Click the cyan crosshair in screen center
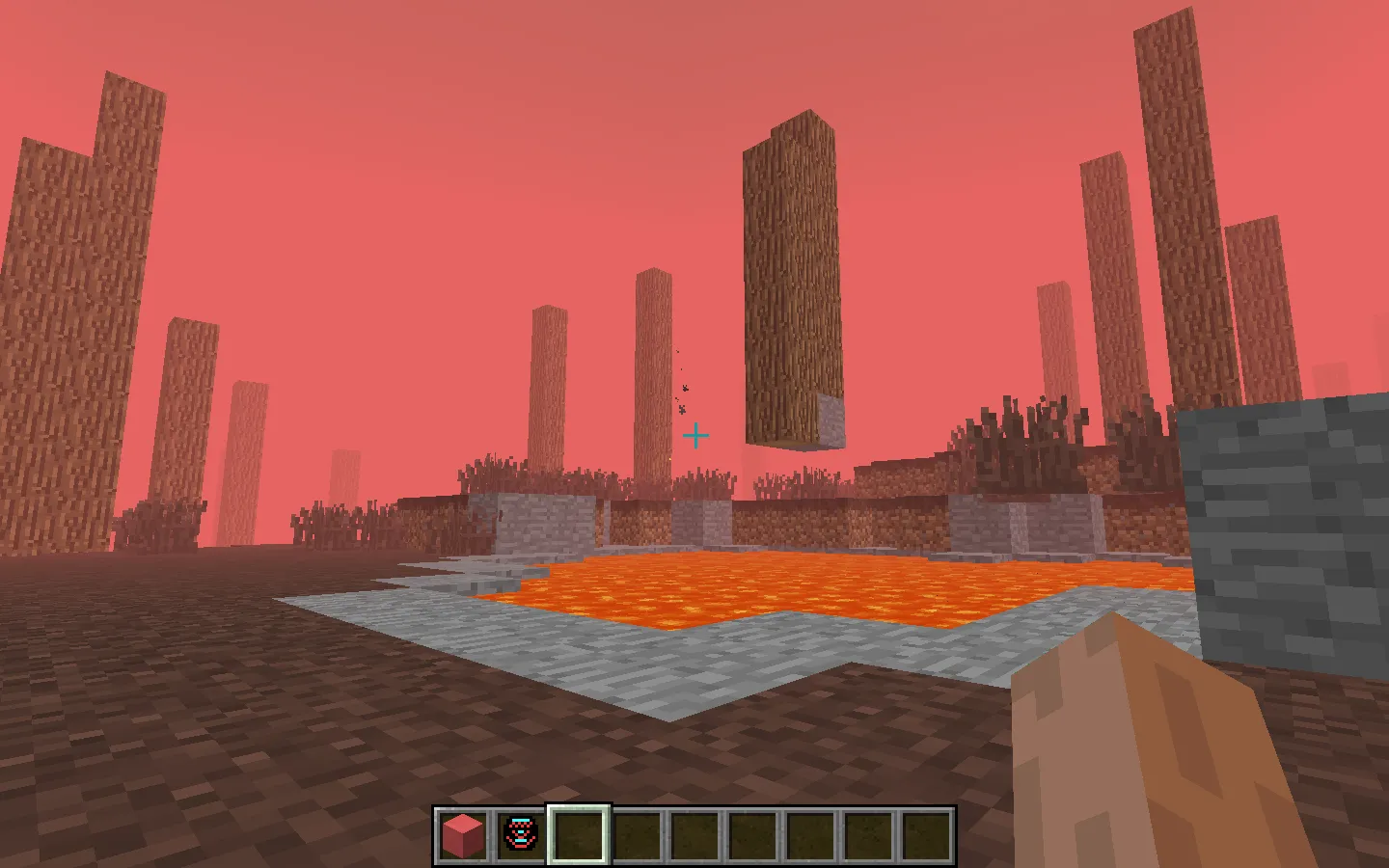Screen dimensions: 1389x868 696,436
